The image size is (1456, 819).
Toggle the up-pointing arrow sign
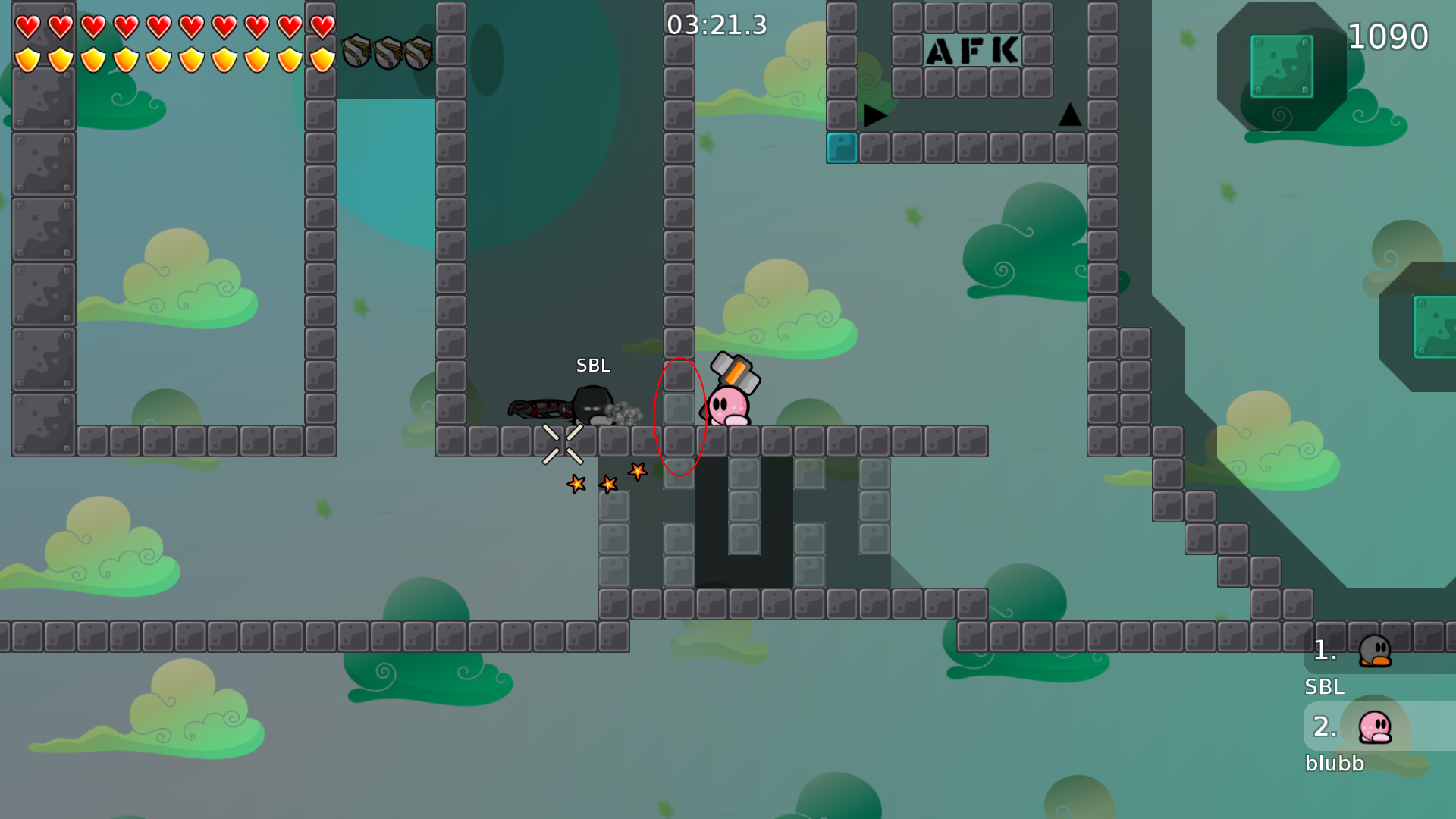(x=1069, y=115)
